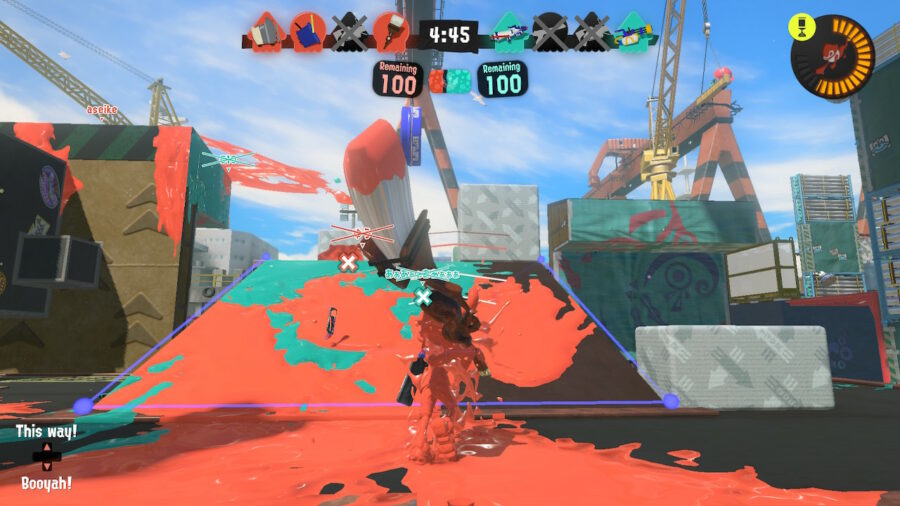
Task: Select the teal team's red-and-white shooter icon
Action: click(510, 33)
